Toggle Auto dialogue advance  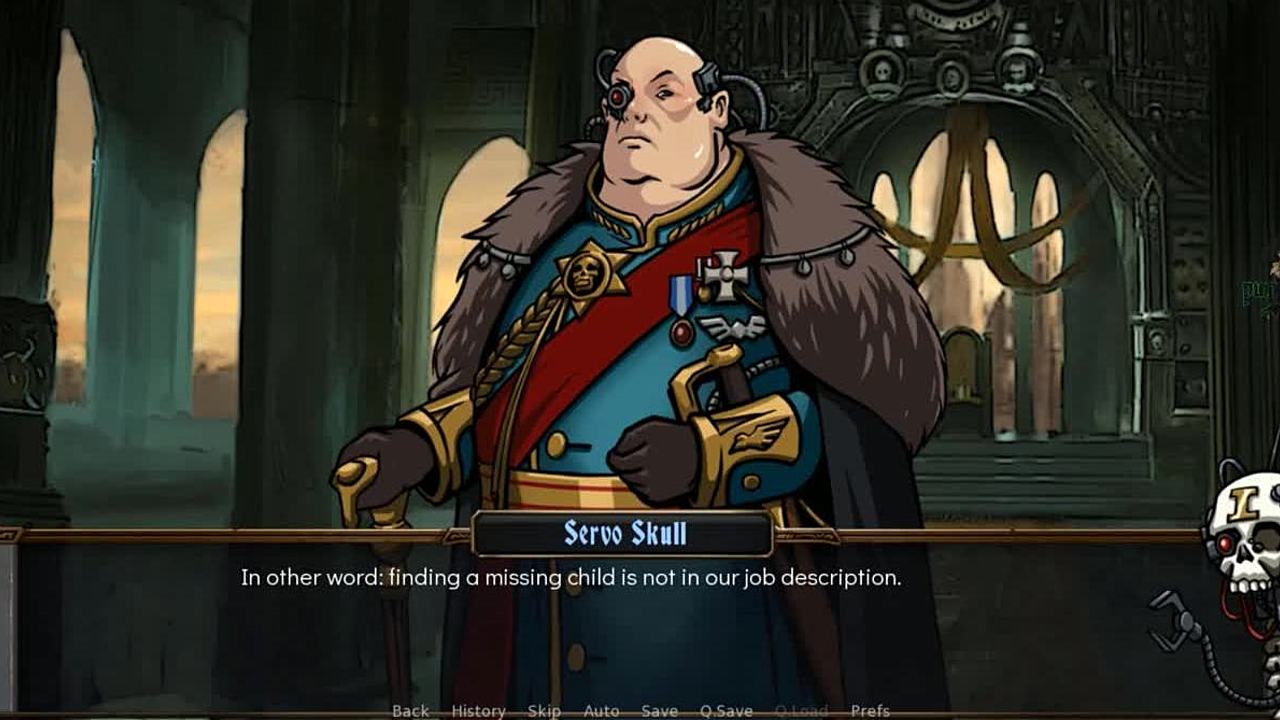click(601, 711)
